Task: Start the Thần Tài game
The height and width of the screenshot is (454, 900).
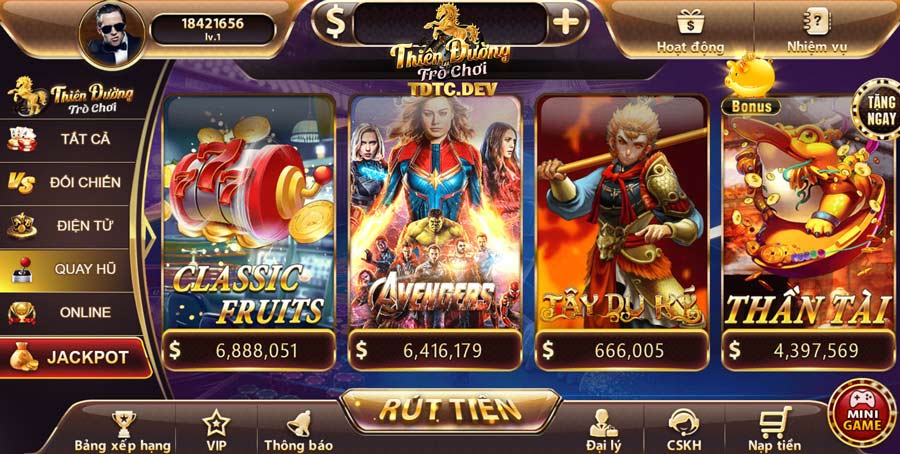Action: click(808, 225)
